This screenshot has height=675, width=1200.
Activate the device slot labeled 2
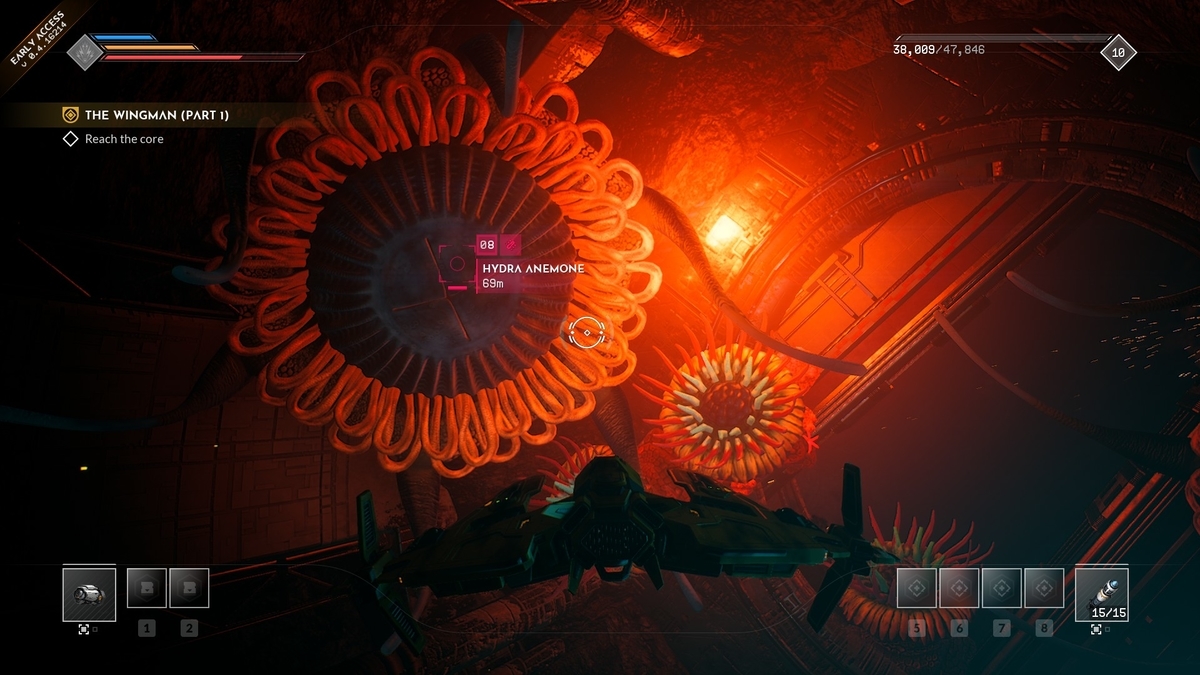tap(189, 588)
